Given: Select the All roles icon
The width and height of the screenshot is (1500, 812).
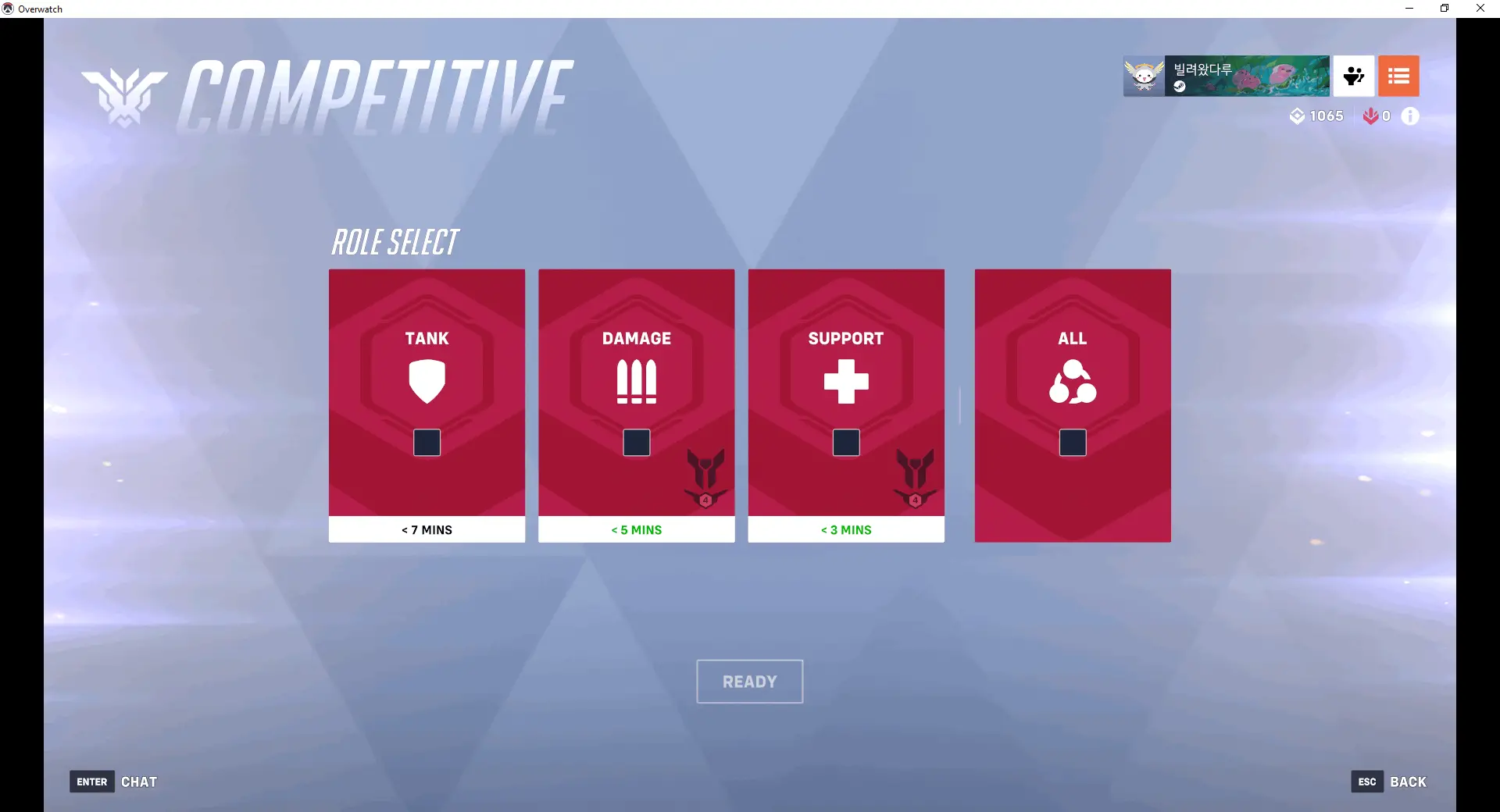Looking at the screenshot, I should click(1072, 382).
